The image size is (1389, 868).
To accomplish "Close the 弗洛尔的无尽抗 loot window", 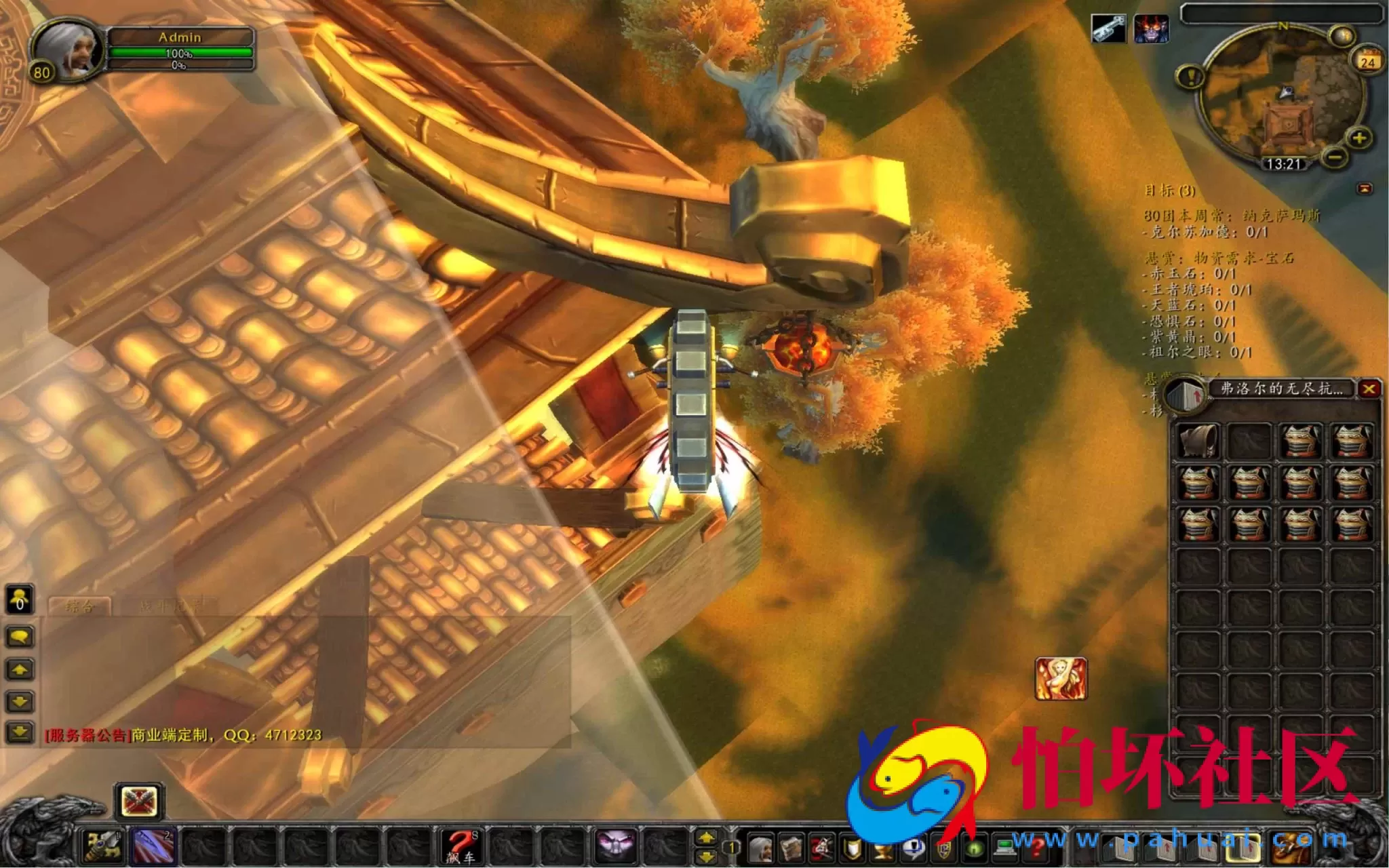I will tap(1369, 389).
